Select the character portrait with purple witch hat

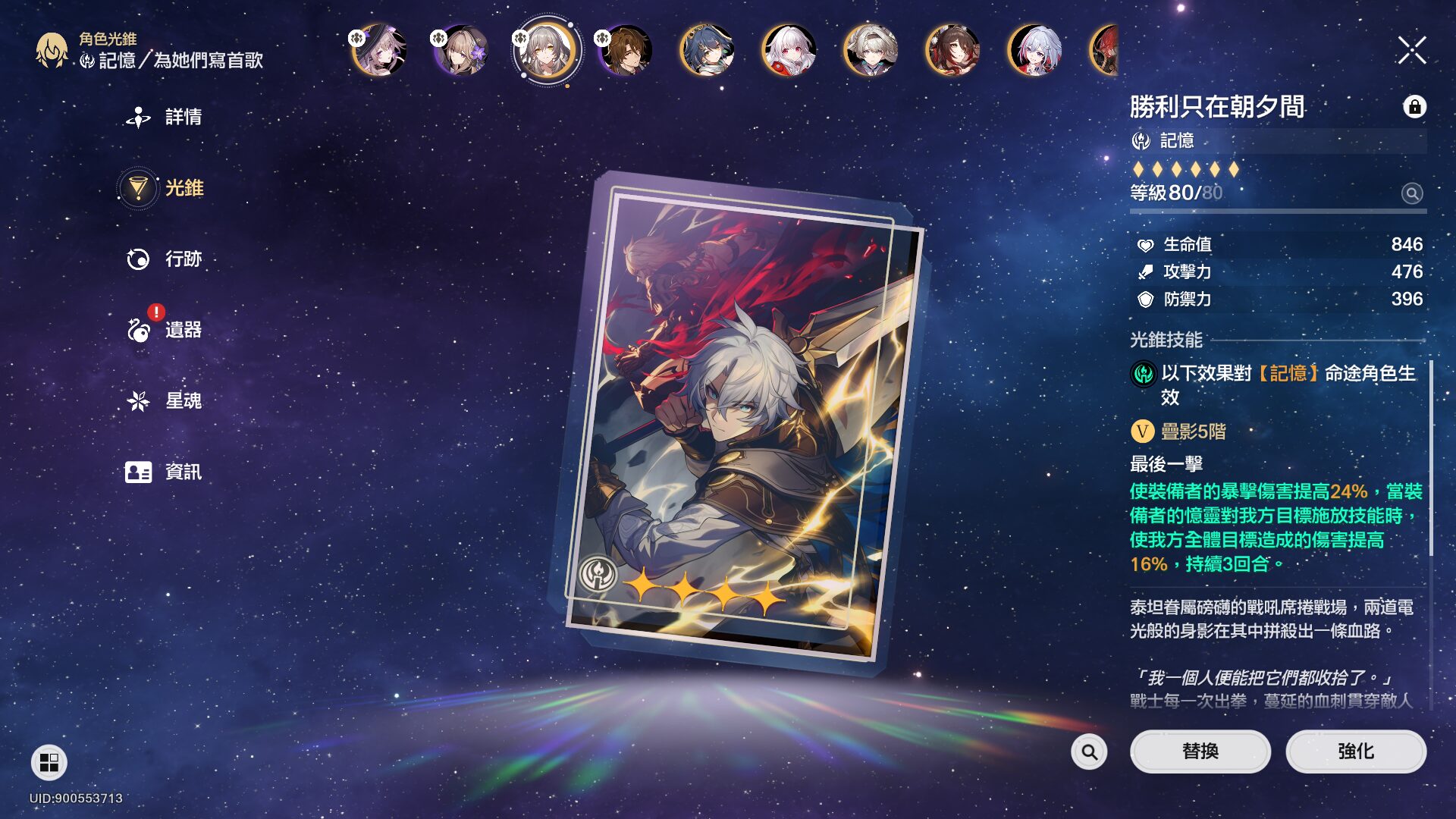point(379,51)
